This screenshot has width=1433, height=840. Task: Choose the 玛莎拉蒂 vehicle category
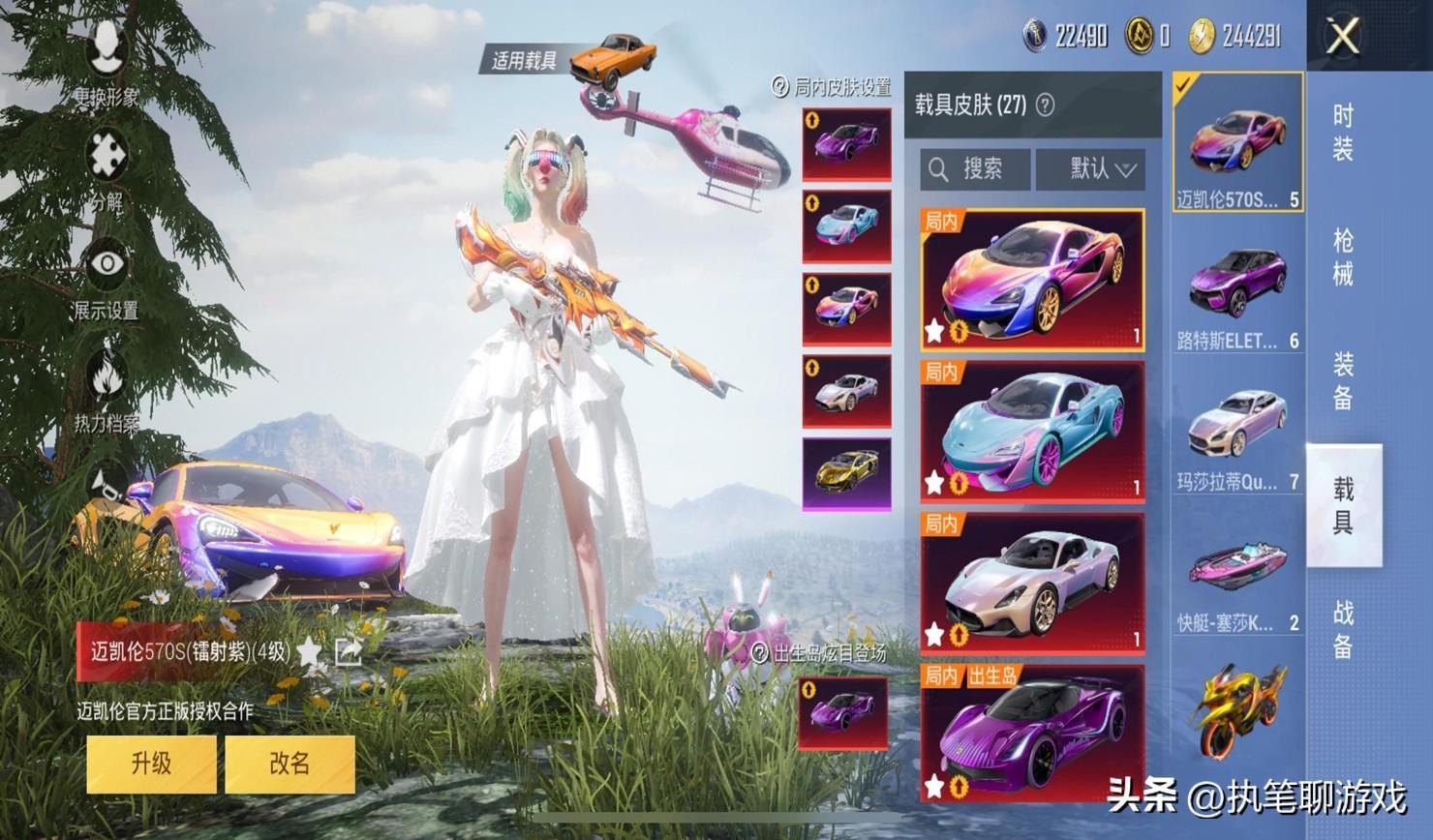pyautogui.click(x=1237, y=435)
